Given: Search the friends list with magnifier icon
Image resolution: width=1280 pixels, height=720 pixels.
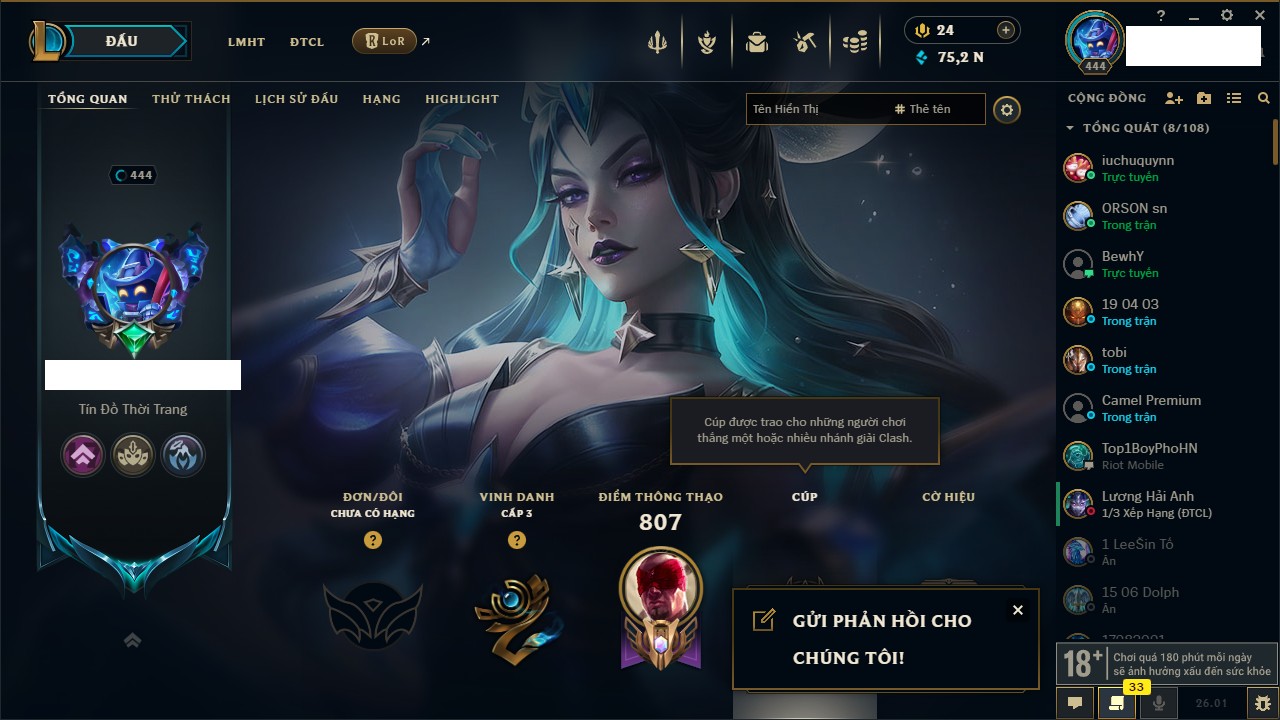Looking at the screenshot, I should pos(1264,98).
